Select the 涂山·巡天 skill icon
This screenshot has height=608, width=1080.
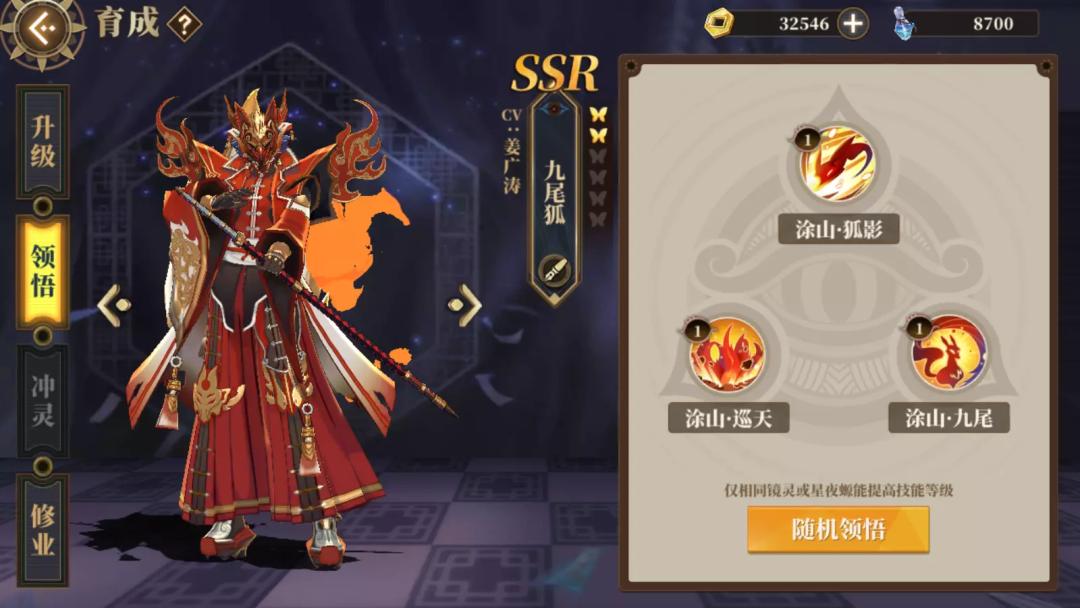tap(727, 355)
